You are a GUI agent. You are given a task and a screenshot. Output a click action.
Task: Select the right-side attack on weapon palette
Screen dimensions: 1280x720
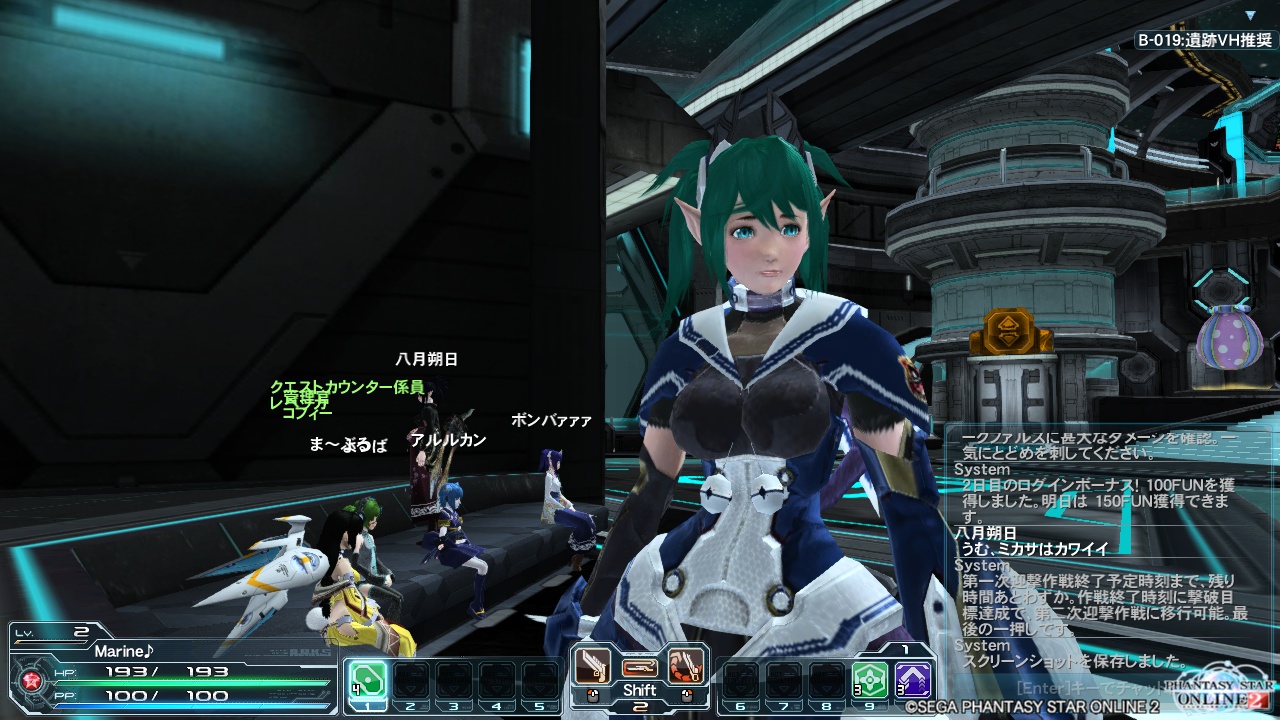[x=686, y=664]
